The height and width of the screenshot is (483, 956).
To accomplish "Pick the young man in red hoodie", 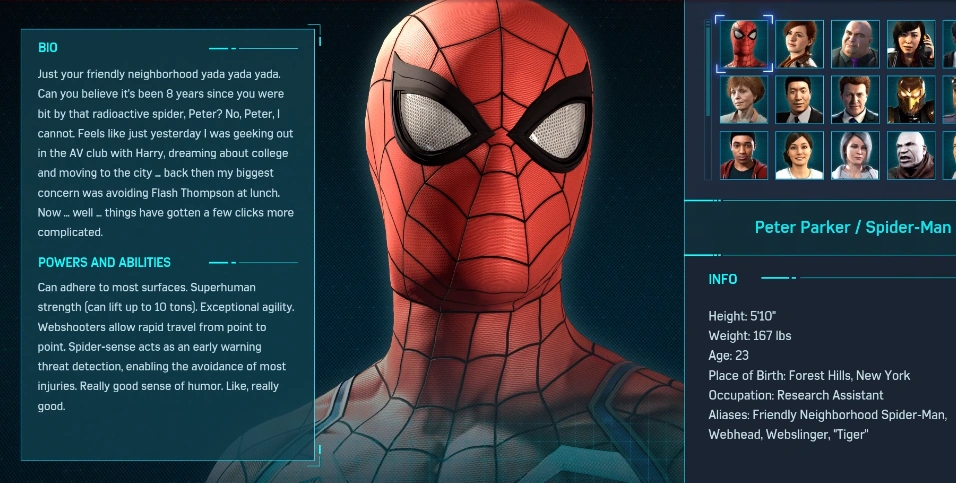I will 744,155.
